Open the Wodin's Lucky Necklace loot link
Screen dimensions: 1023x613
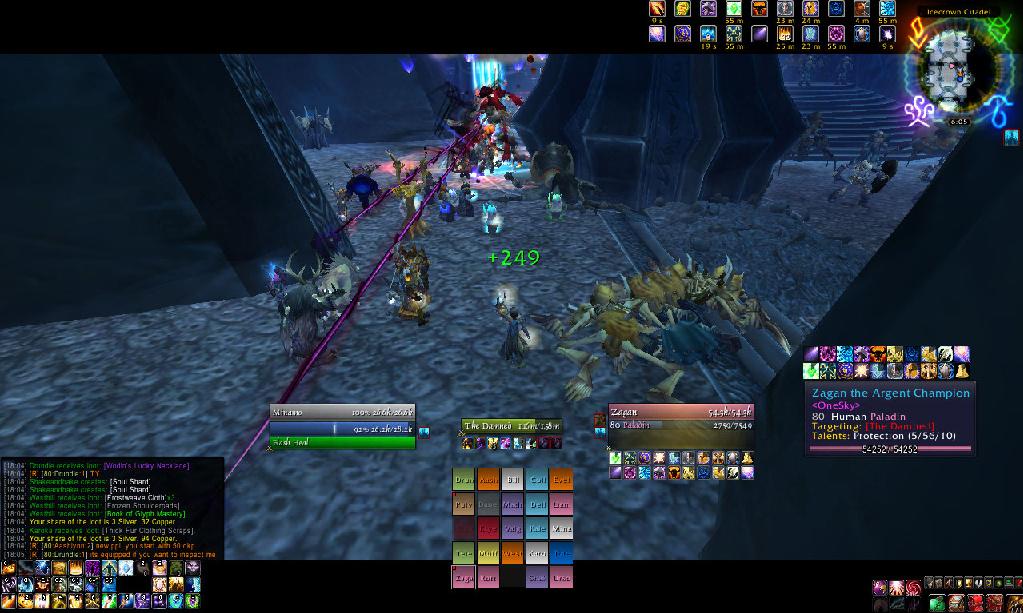click(x=147, y=465)
